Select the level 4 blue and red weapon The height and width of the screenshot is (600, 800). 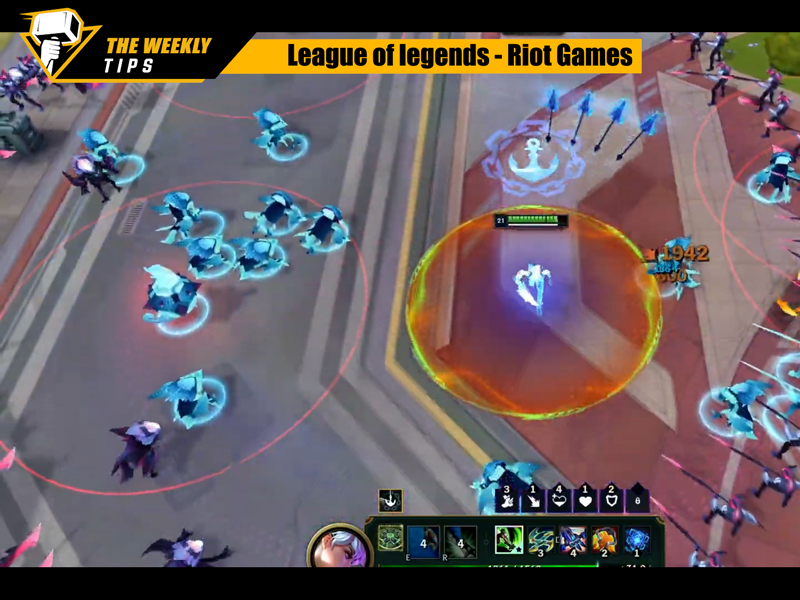[573, 541]
